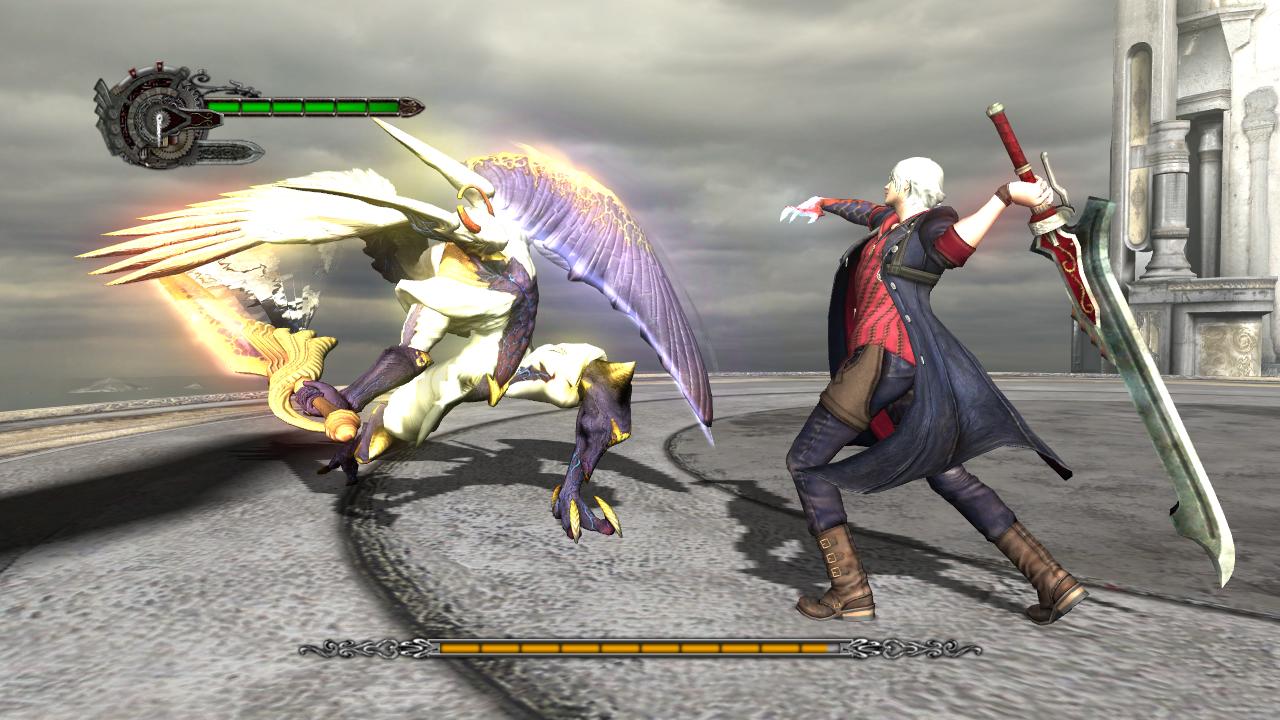Viewport: 1280px width, 720px height.
Task: Select the chainsaw-blade piece below the gauge emblem
Action: tap(226, 152)
